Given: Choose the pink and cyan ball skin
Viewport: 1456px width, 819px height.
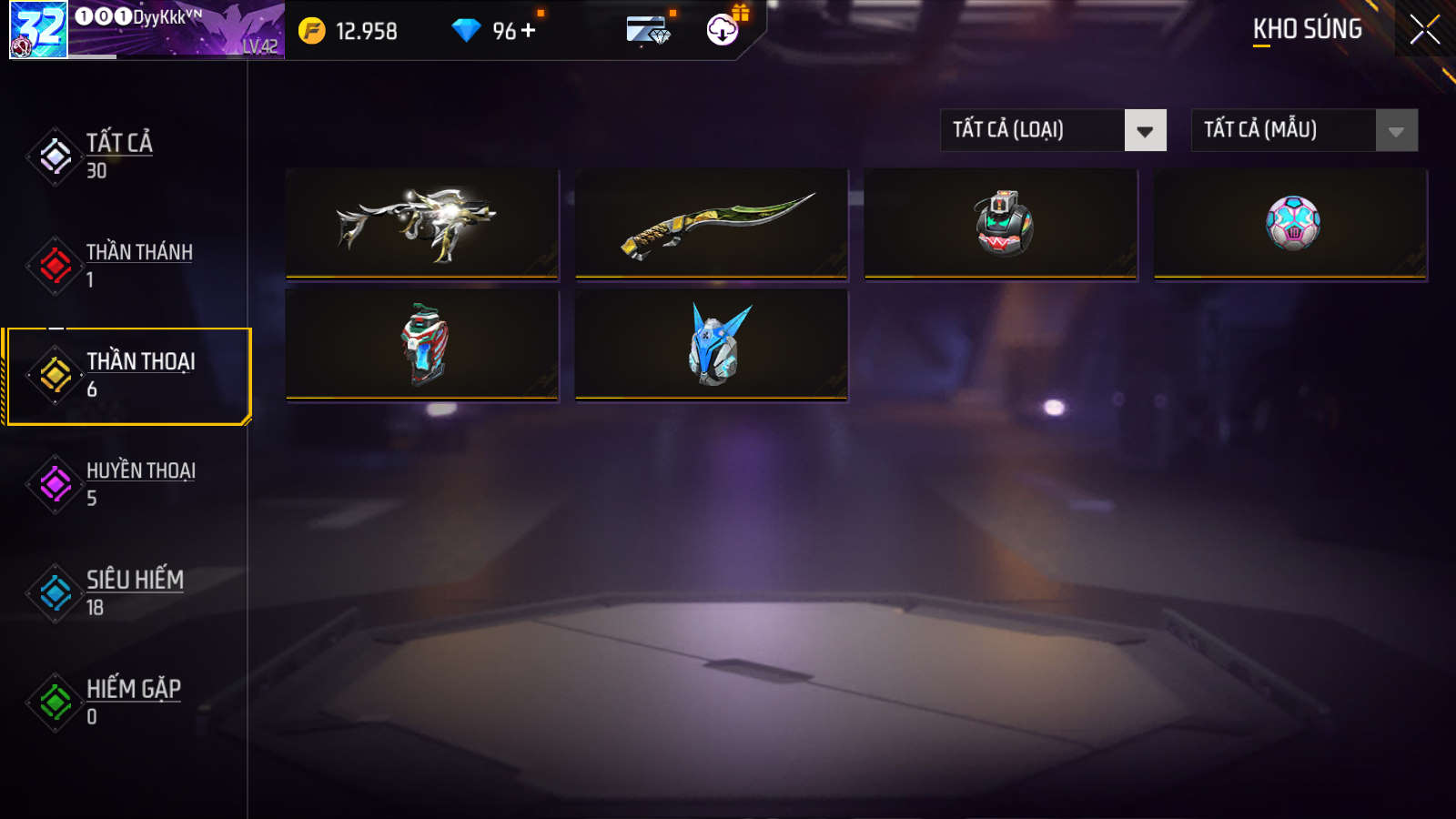Looking at the screenshot, I should [x=1290, y=223].
